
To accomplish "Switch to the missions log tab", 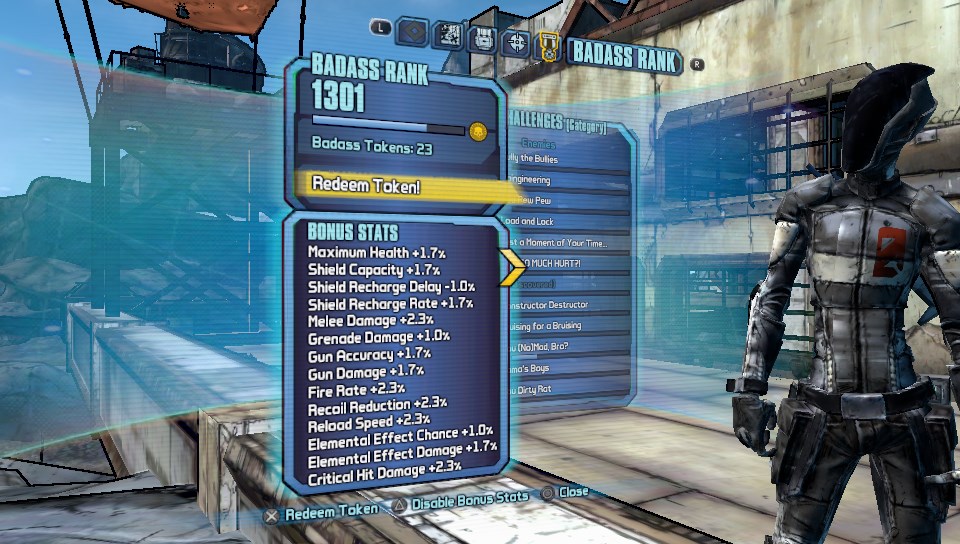I will click(447, 36).
